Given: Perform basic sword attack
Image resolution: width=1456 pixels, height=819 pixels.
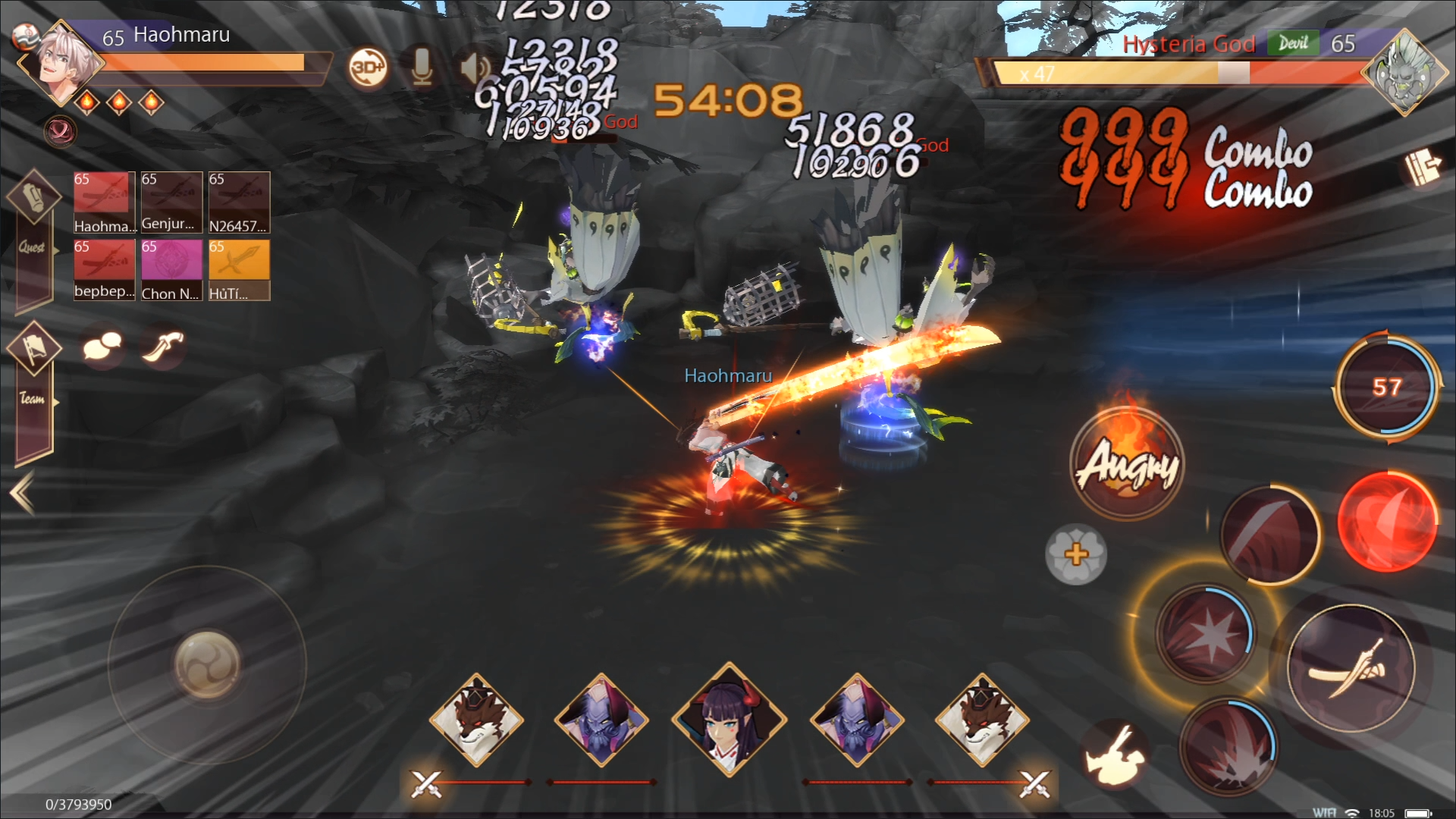Looking at the screenshot, I should (1351, 669).
